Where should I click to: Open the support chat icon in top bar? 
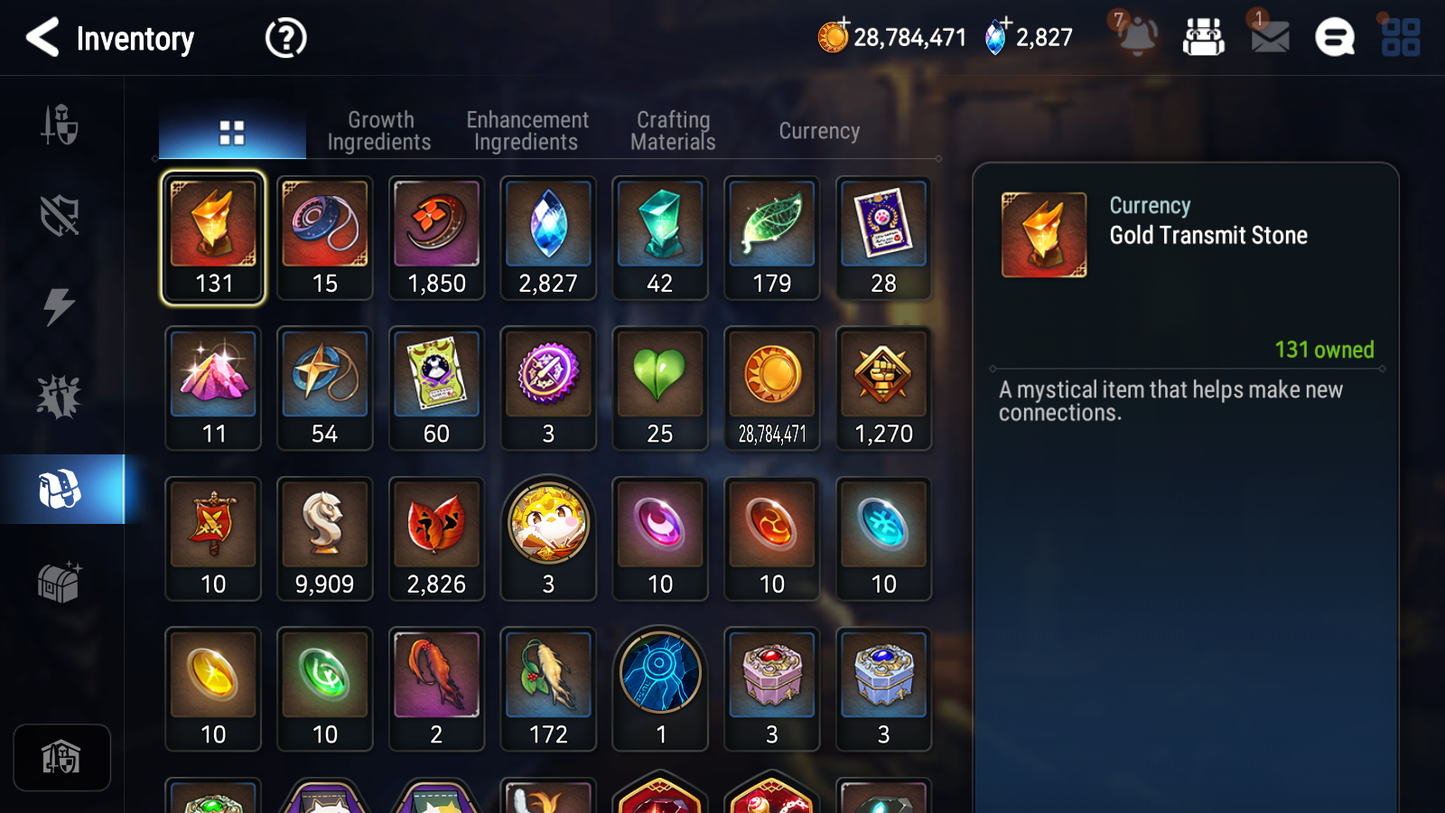point(1335,36)
